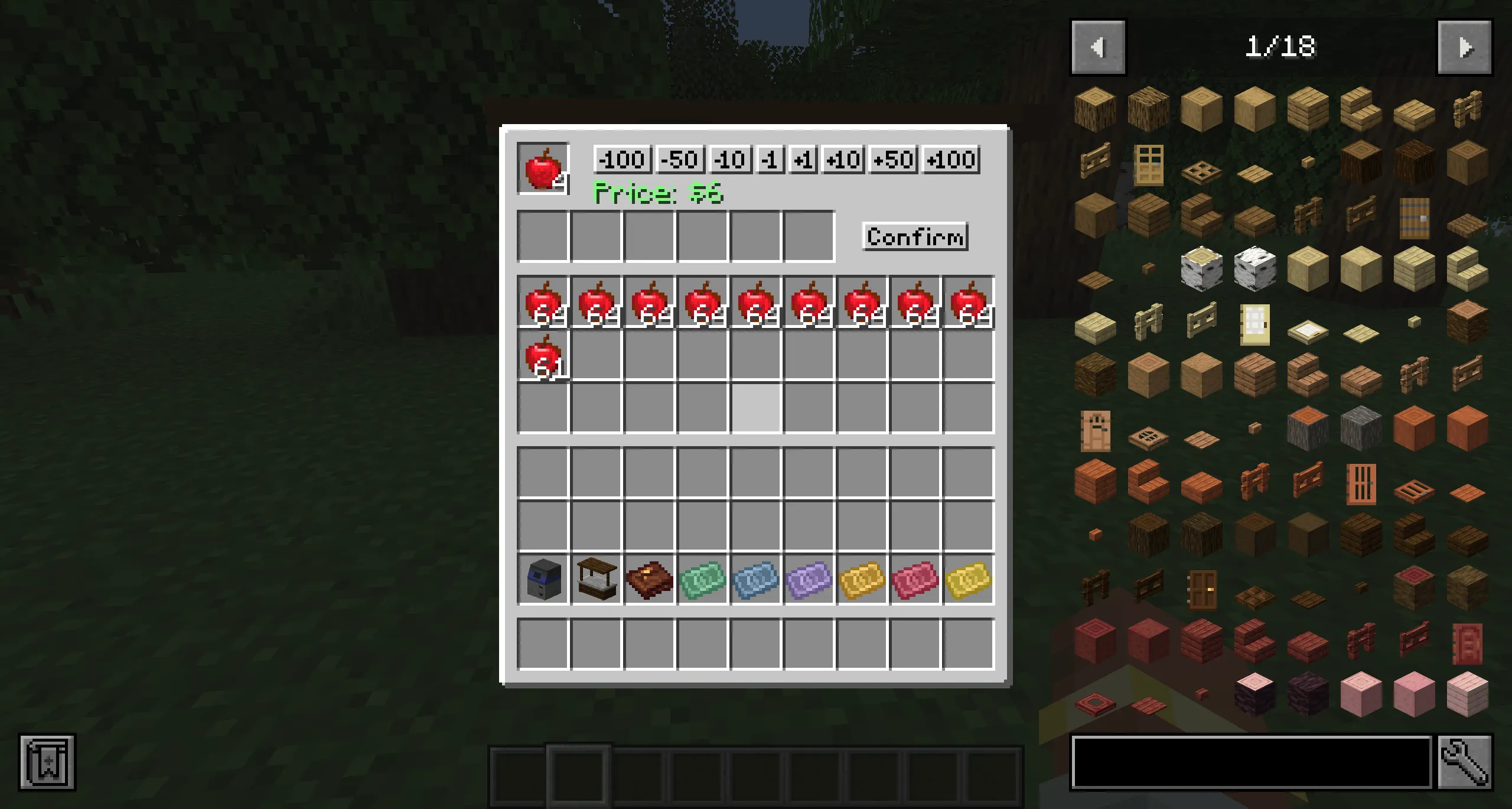Select the pink banknote item
The image size is (1512, 809).
914,579
